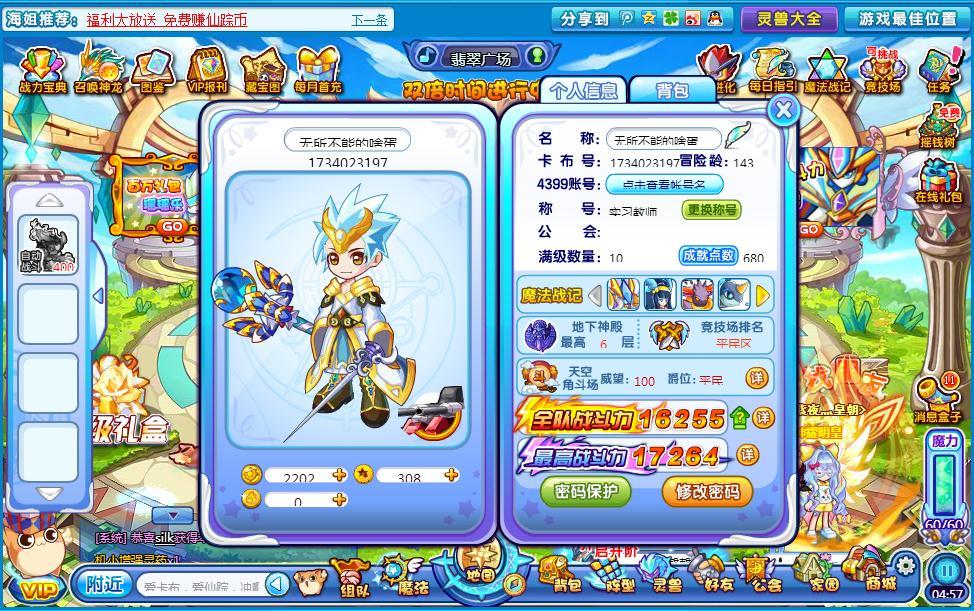The image size is (974, 611).
Task: Open details for 全队战斗力 team power
Action: pyautogui.click(x=763, y=417)
